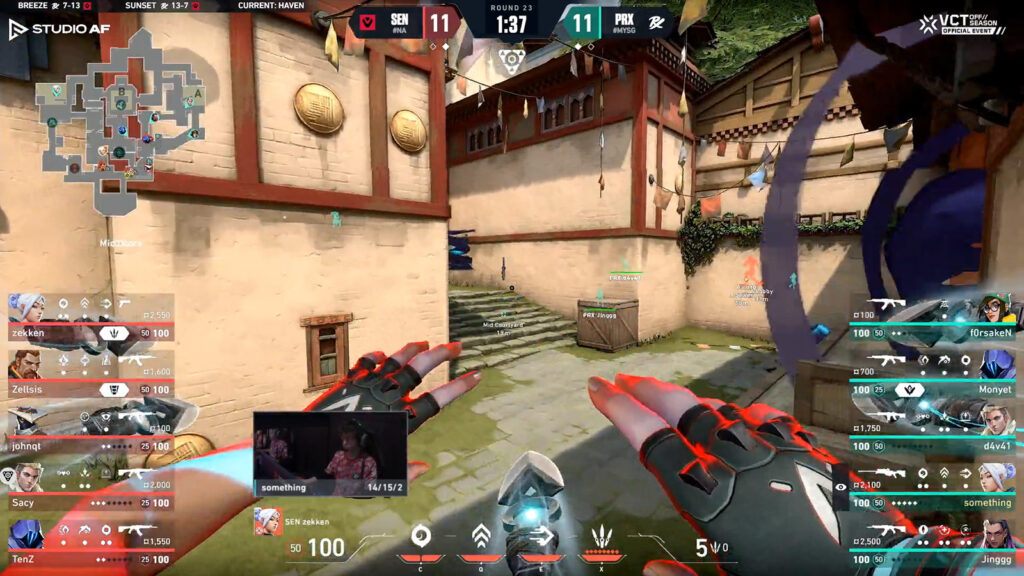Activate the Blade Storm ultimate icon

603,537
